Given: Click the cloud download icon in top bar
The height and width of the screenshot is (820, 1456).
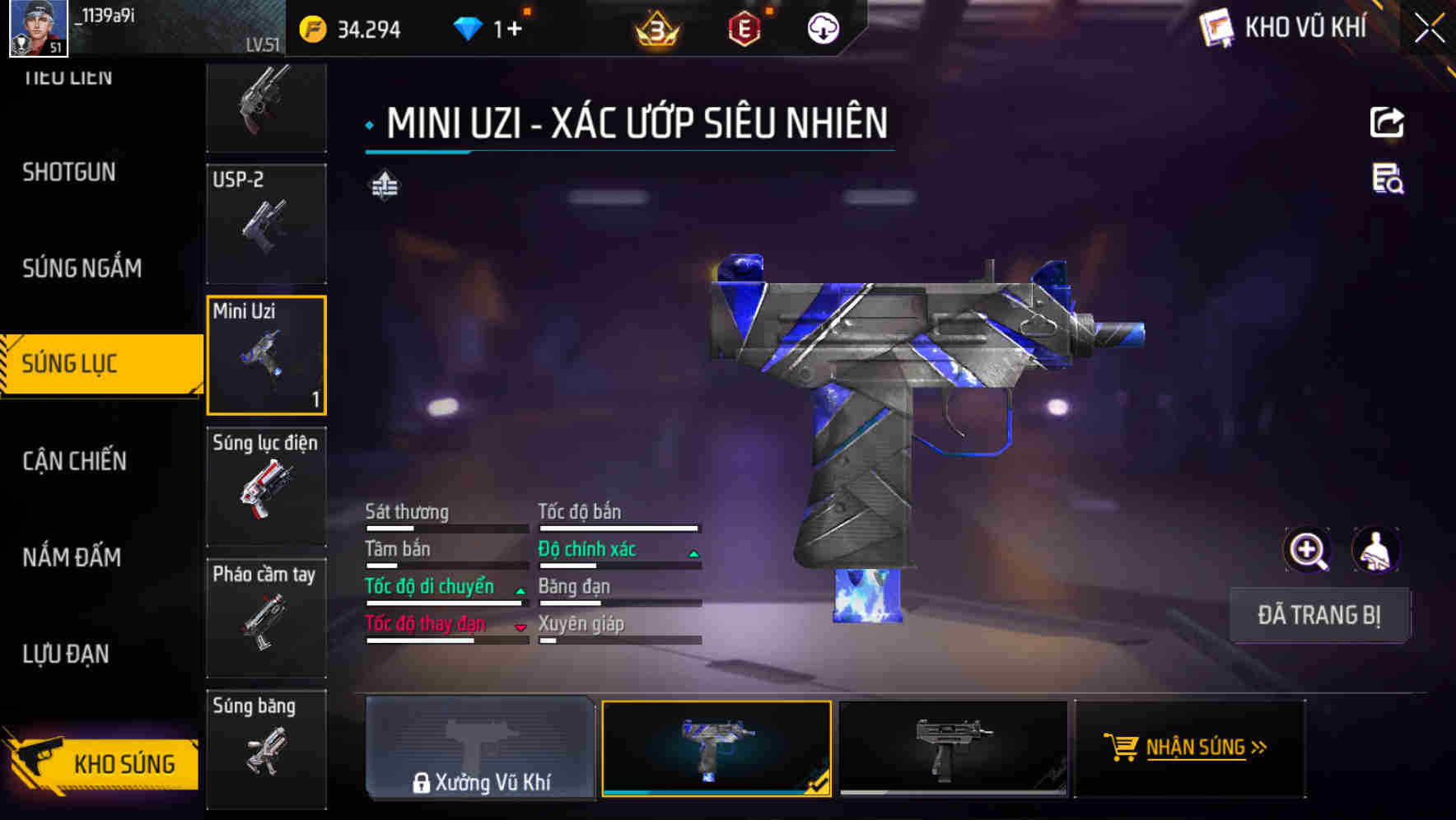Looking at the screenshot, I should [823, 28].
